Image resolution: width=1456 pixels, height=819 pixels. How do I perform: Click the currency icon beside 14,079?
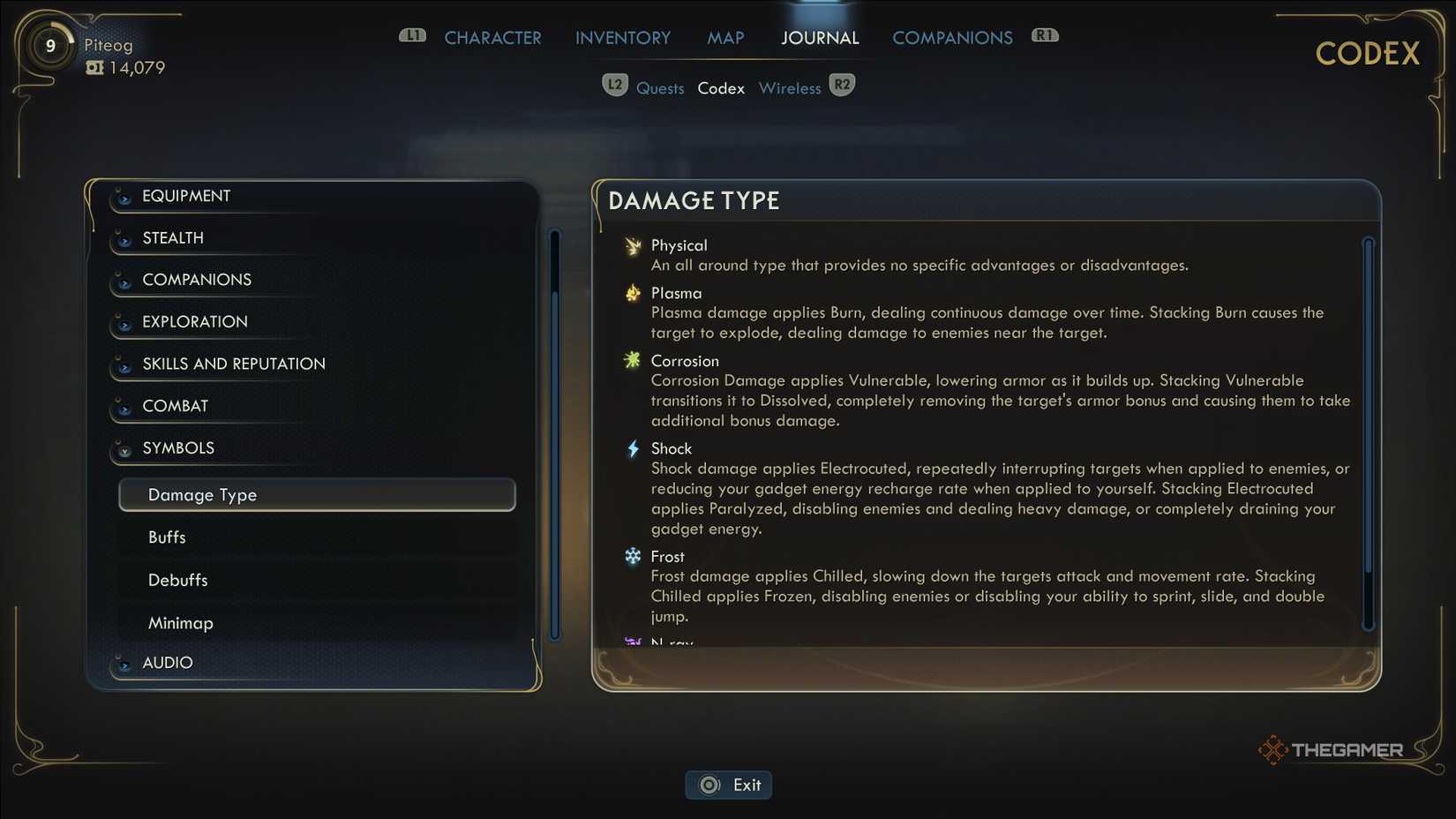coord(94,67)
